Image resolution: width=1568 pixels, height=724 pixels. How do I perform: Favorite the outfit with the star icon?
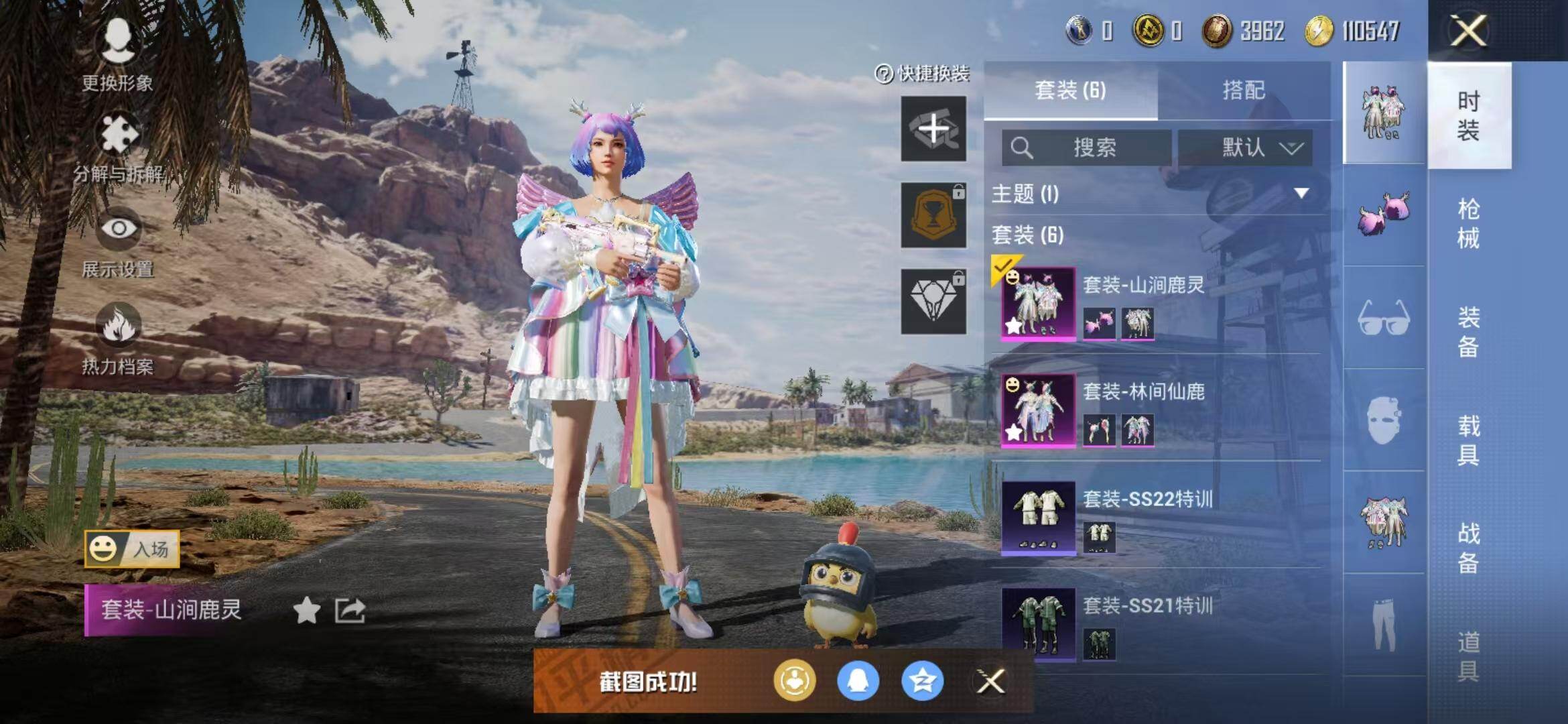click(307, 610)
